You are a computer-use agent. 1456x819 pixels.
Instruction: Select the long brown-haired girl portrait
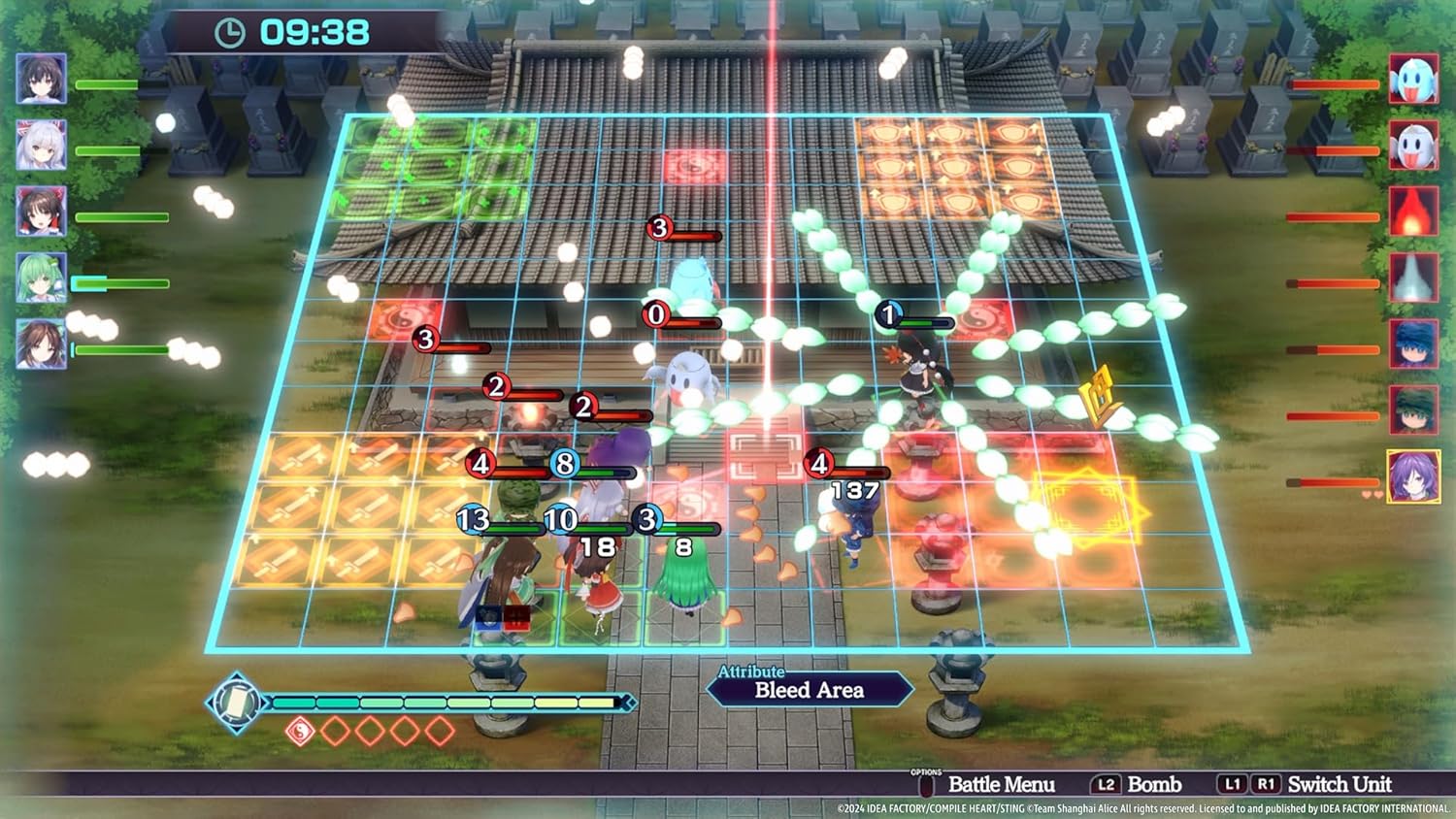pos(41,344)
